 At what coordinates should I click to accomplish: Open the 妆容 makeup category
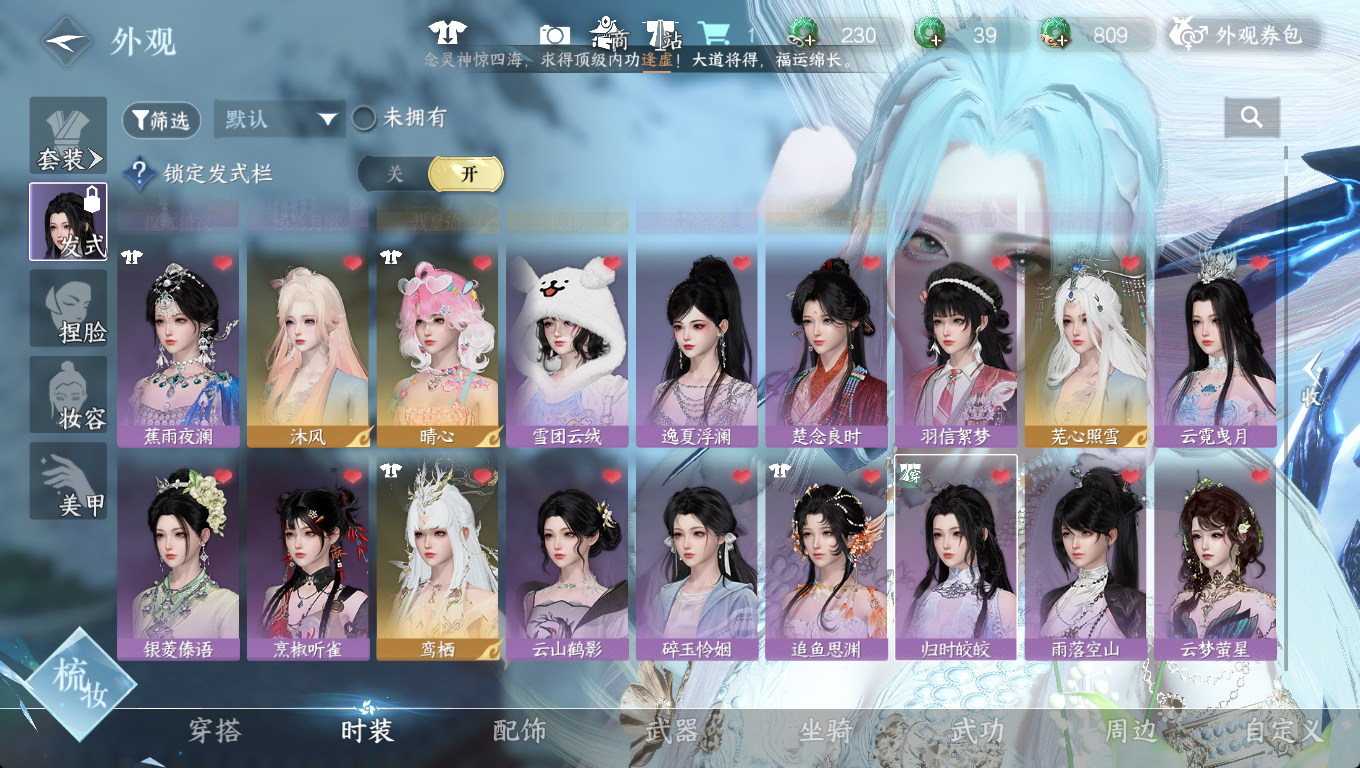coord(68,395)
